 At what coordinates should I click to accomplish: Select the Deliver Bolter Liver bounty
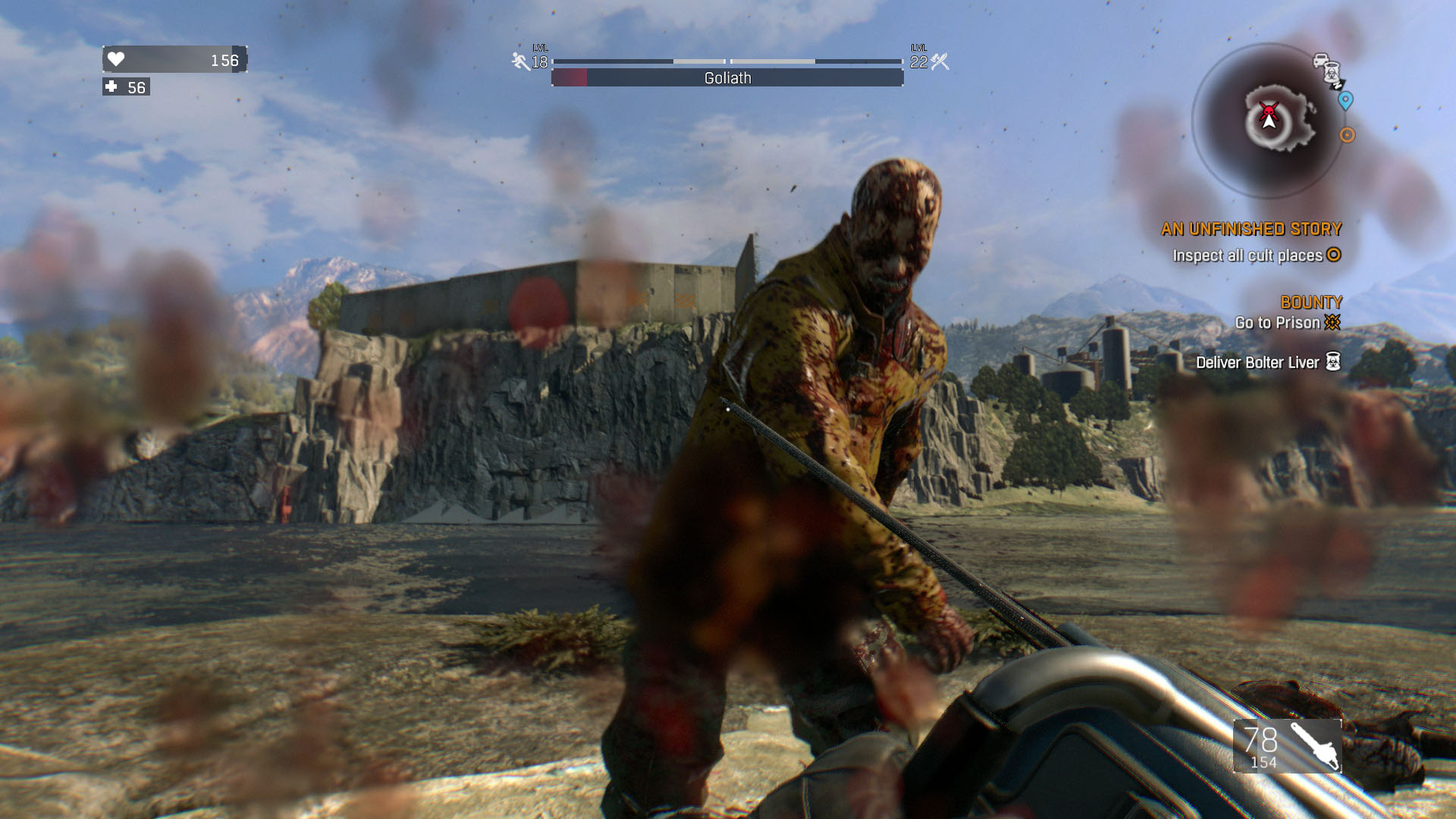coord(1257,362)
